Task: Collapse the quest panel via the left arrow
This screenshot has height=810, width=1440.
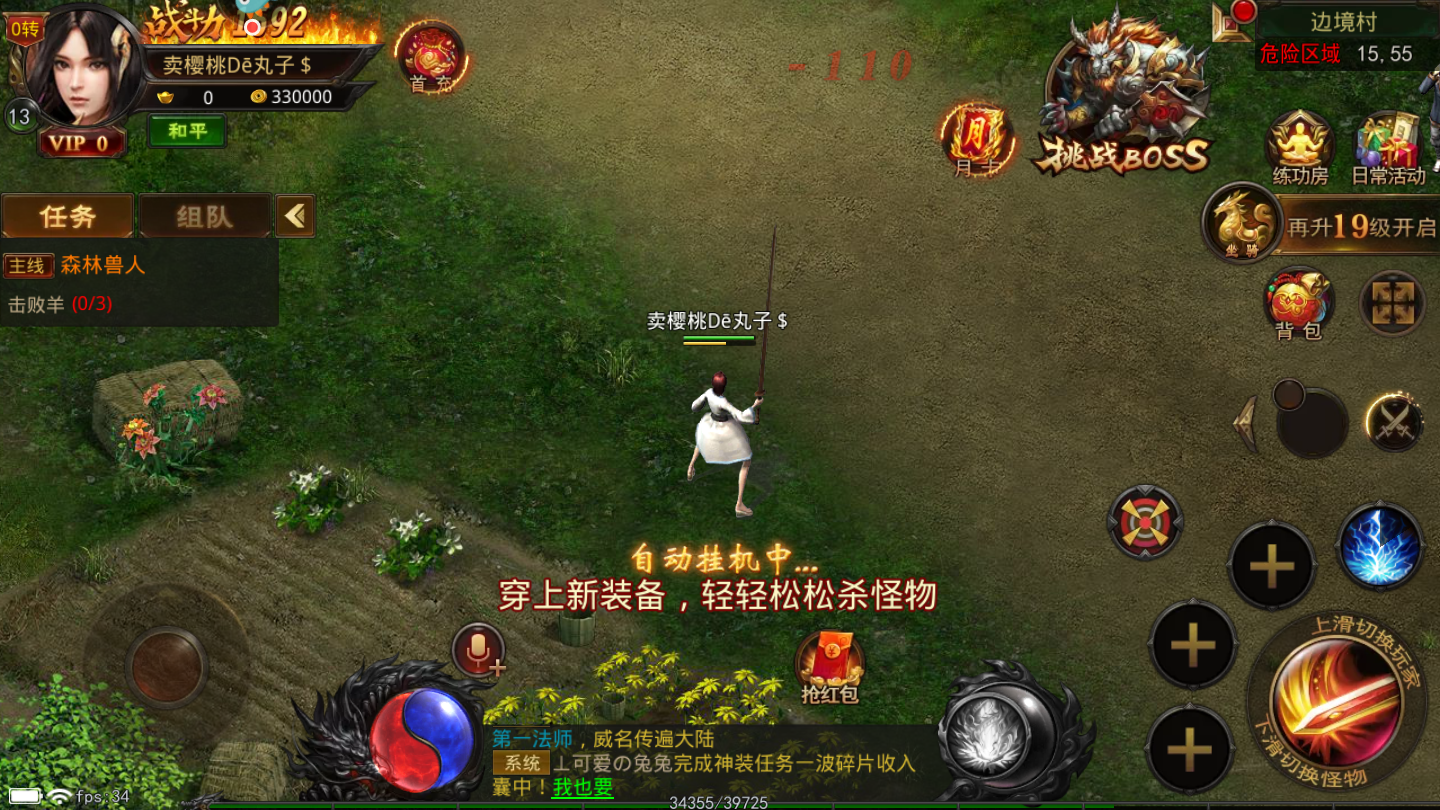Action: (x=294, y=214)
